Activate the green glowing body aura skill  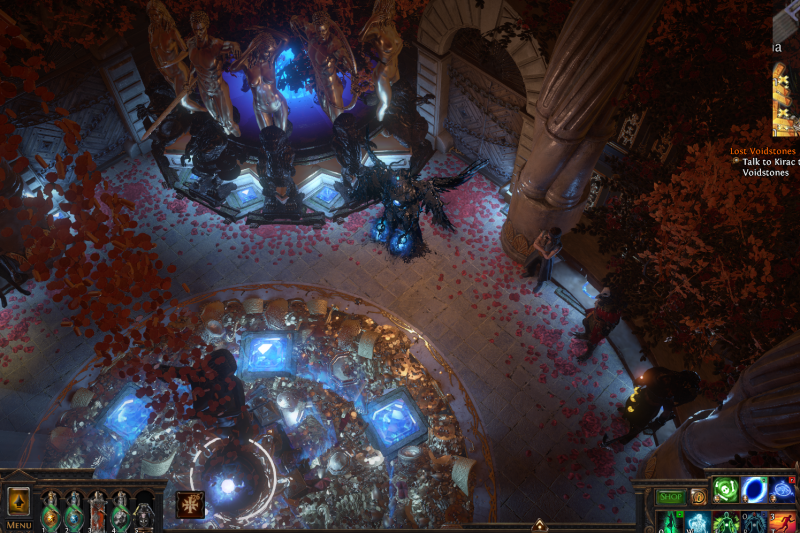point(726,522)
